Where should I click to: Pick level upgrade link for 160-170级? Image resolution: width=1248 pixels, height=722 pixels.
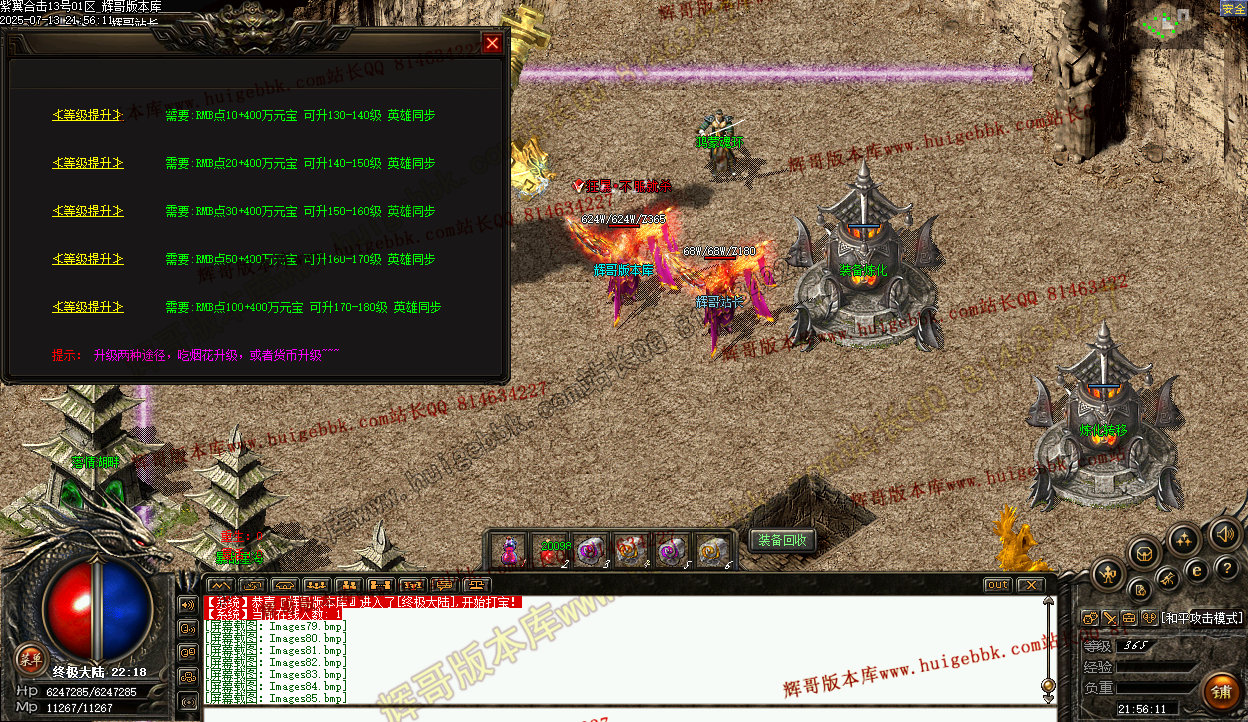pyautogui.click(x=88, y=259)
